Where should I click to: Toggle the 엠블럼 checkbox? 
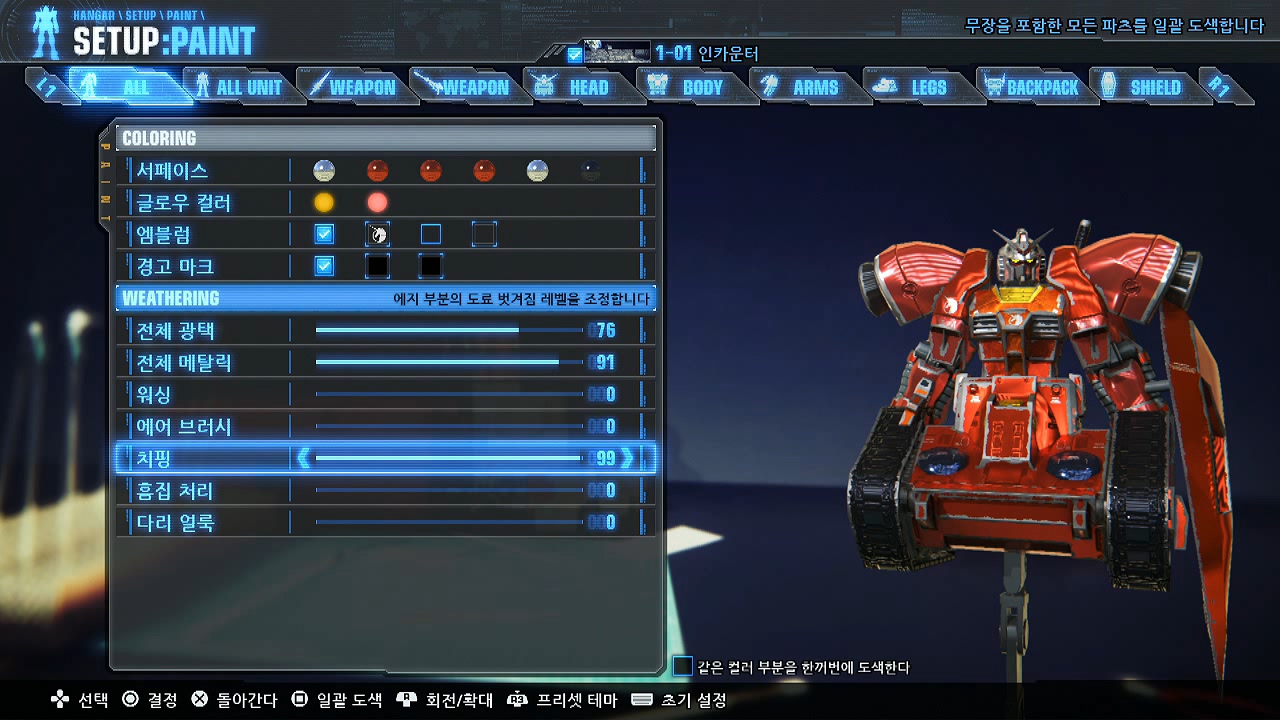(324, 235)
